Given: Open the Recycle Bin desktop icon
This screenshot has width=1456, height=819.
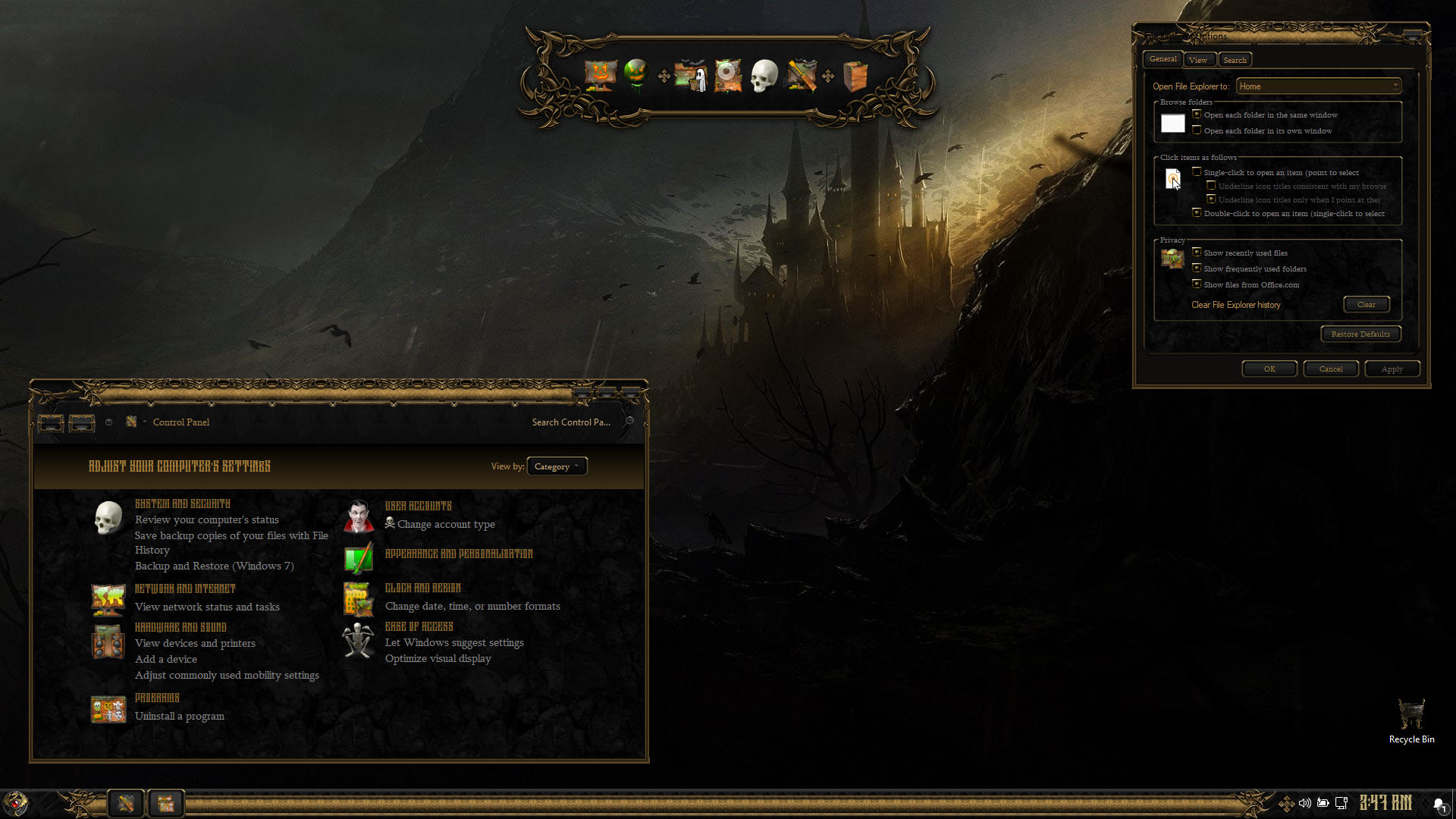Looking at the screenshot, I should [1411, 720].
